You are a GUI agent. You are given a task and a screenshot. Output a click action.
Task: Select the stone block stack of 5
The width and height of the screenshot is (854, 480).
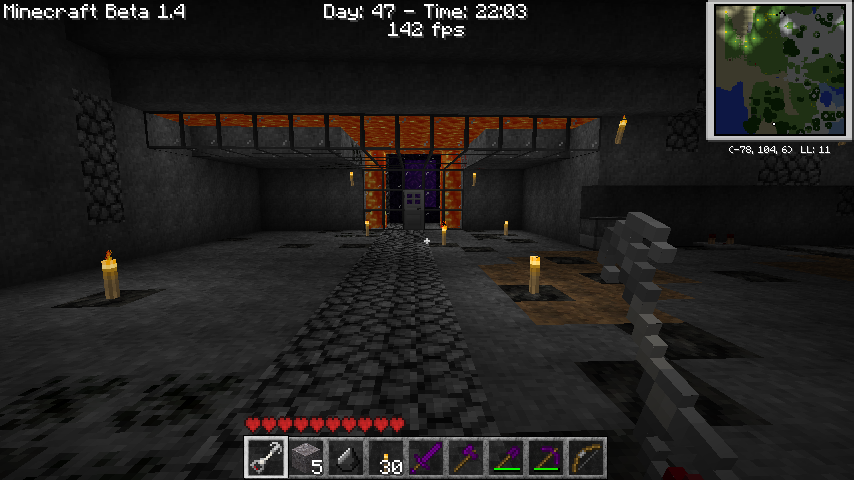305,458
